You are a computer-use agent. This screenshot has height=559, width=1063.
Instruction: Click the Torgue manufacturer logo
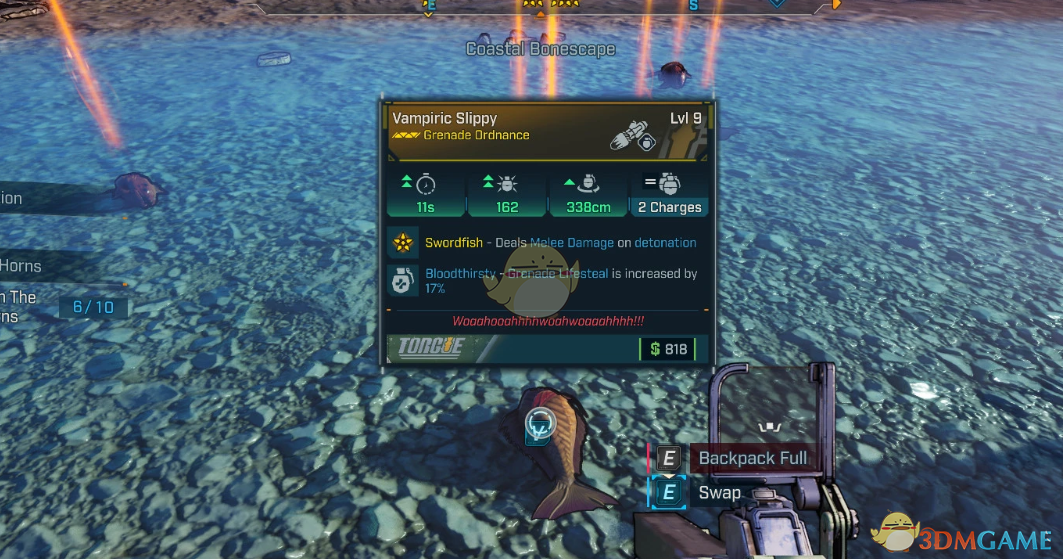432,348
